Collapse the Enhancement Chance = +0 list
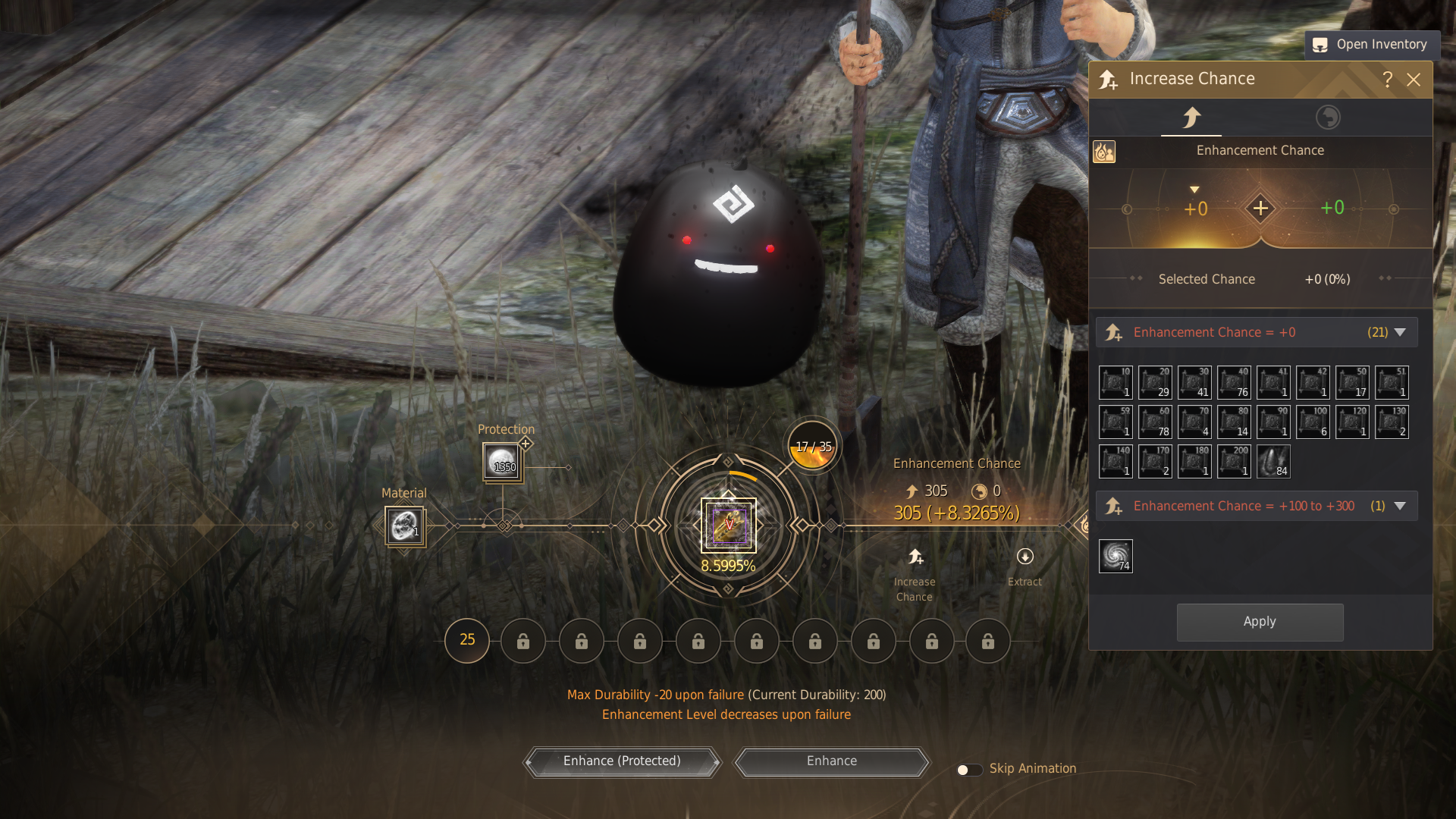Viewport: 1456px width, 819px height. tap(1400, 332)
